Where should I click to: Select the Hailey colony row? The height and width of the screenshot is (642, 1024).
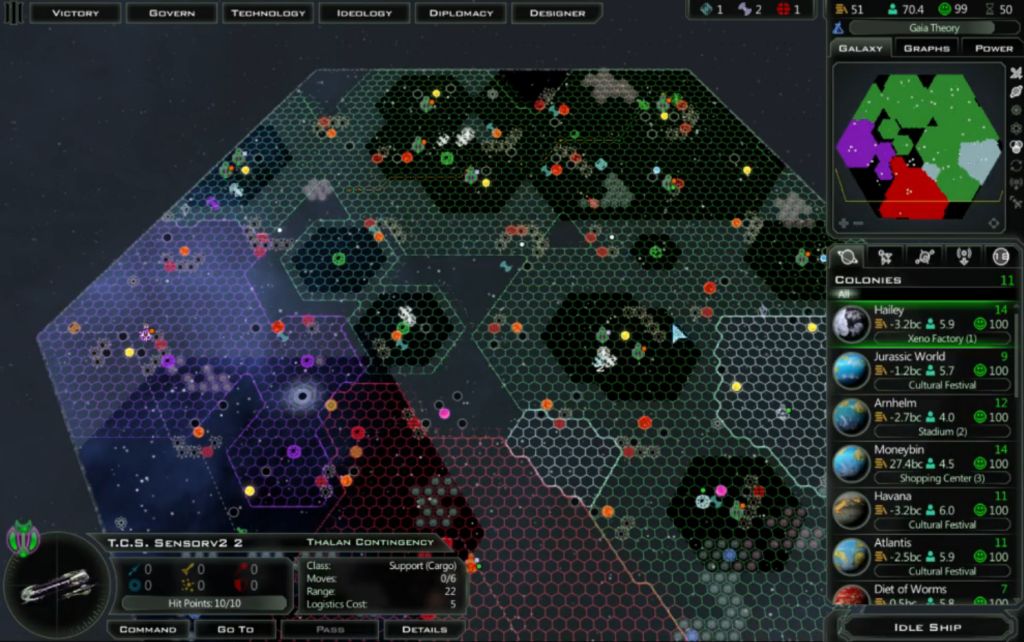(x=922, y=324)
